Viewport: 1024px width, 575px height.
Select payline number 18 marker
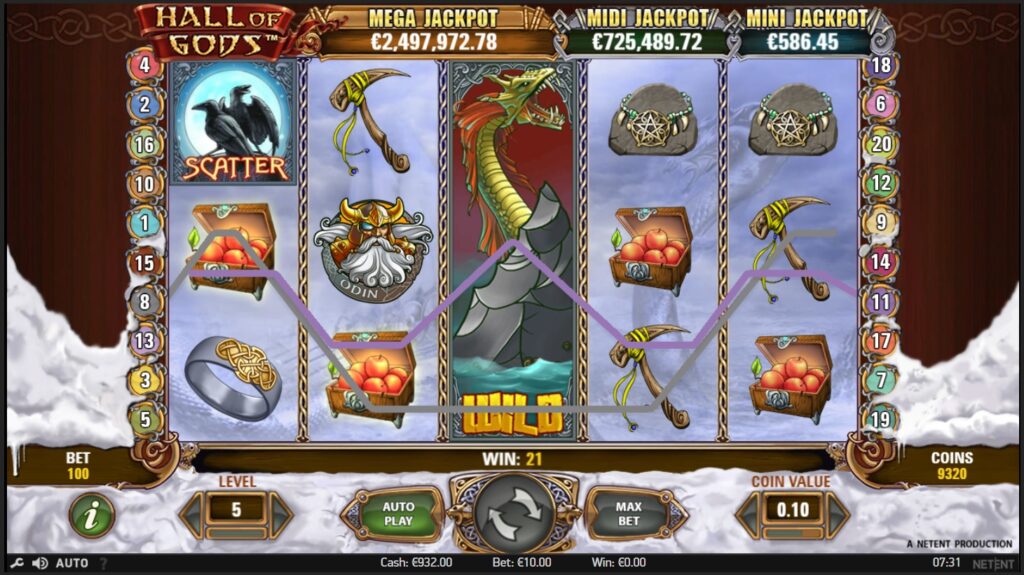[x=882, y=66]
